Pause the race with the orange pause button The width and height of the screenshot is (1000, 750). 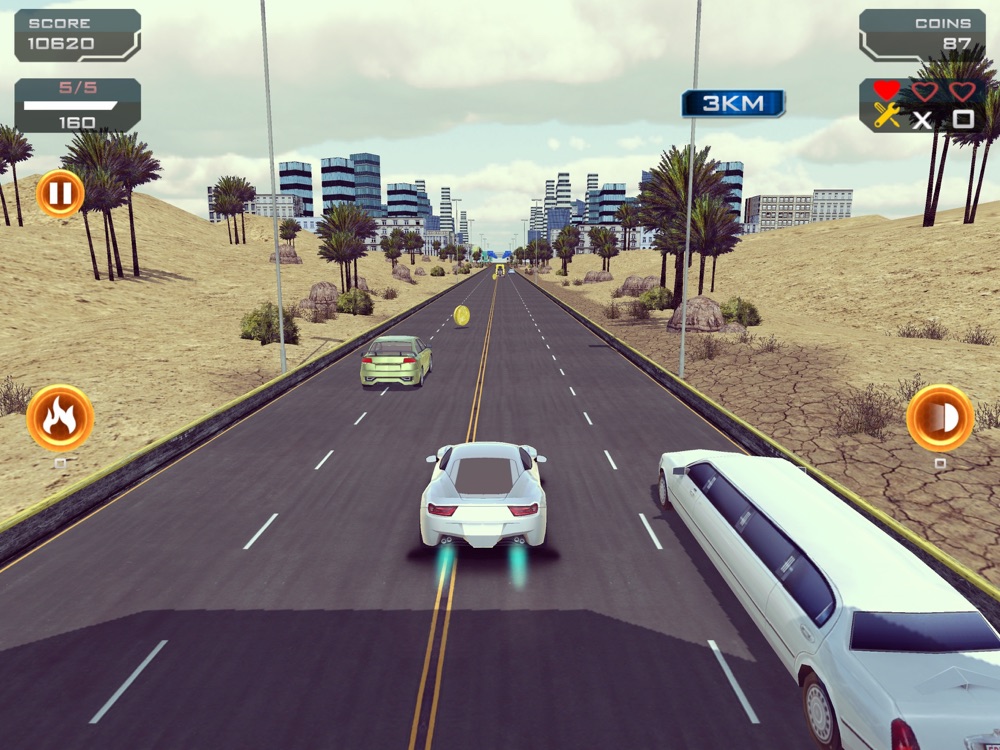(x=60, y=193)
